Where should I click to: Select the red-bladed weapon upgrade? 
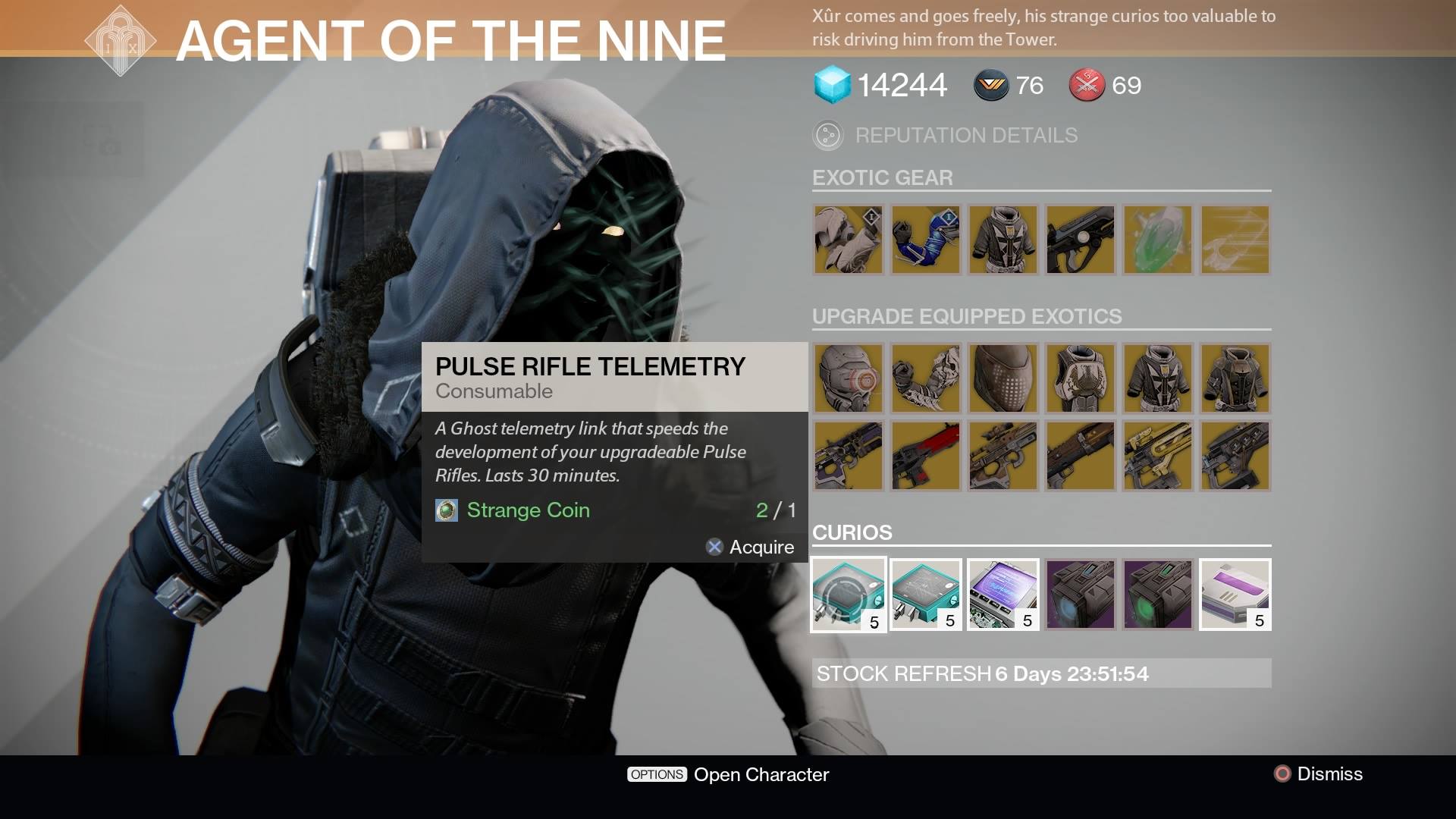[x=925, y=456]
